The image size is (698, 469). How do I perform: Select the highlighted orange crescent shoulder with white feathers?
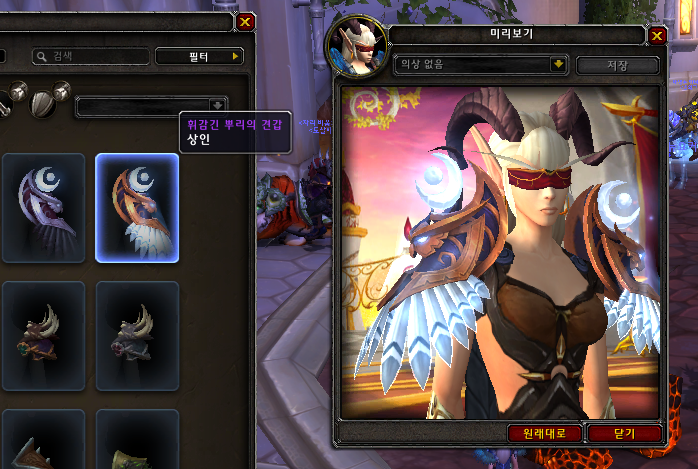(137, 207)
